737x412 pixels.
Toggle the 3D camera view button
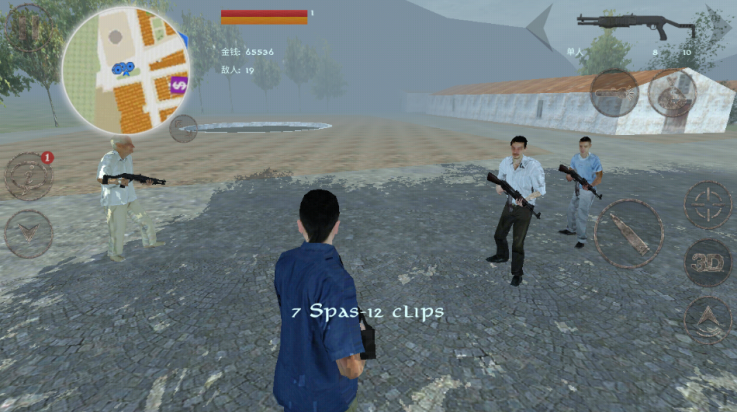708,262
